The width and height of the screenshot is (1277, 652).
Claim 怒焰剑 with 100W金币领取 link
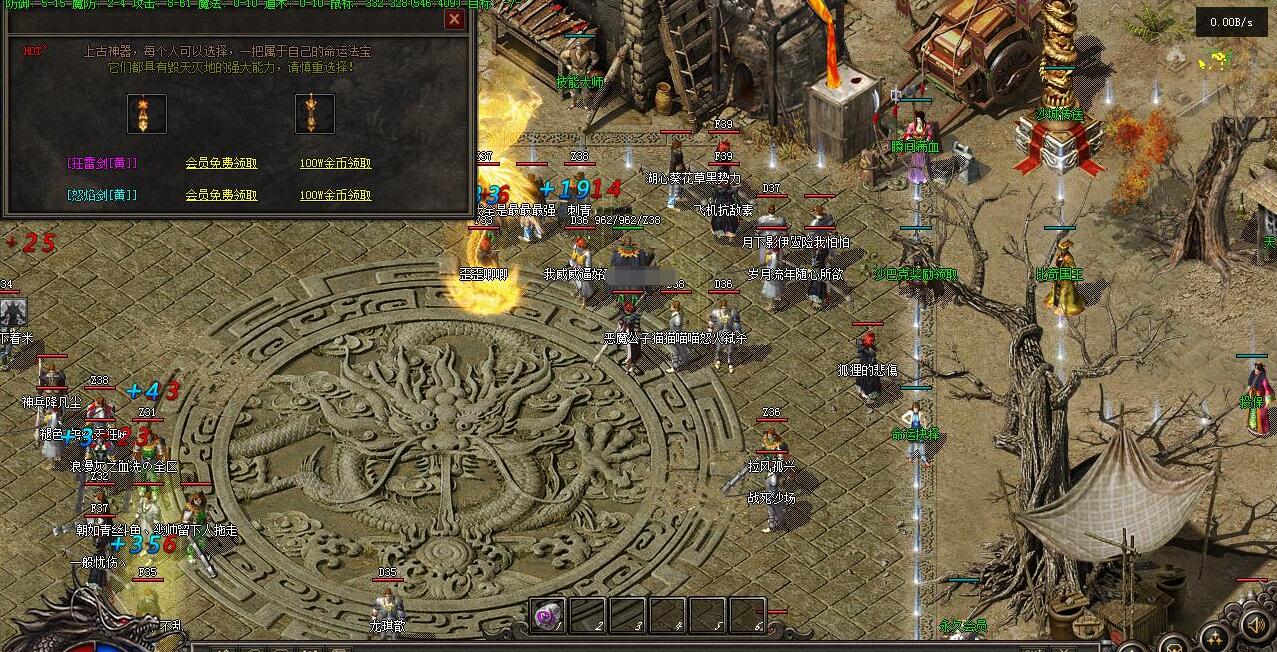[335, 195]
